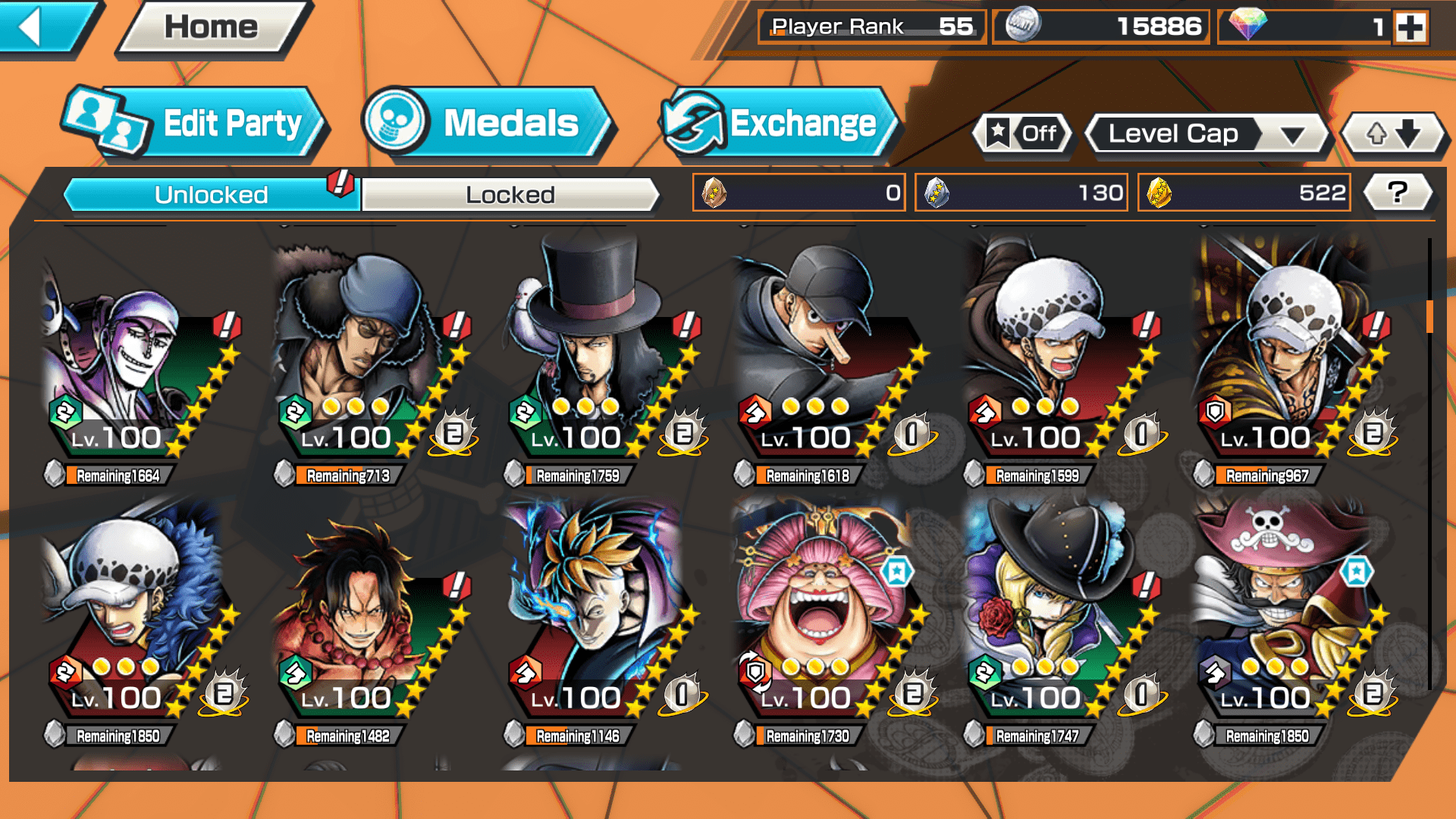Toggle the ascending/descending sort order
The width and height of the screenshot is (1456, 819).
coord(1393,134)
